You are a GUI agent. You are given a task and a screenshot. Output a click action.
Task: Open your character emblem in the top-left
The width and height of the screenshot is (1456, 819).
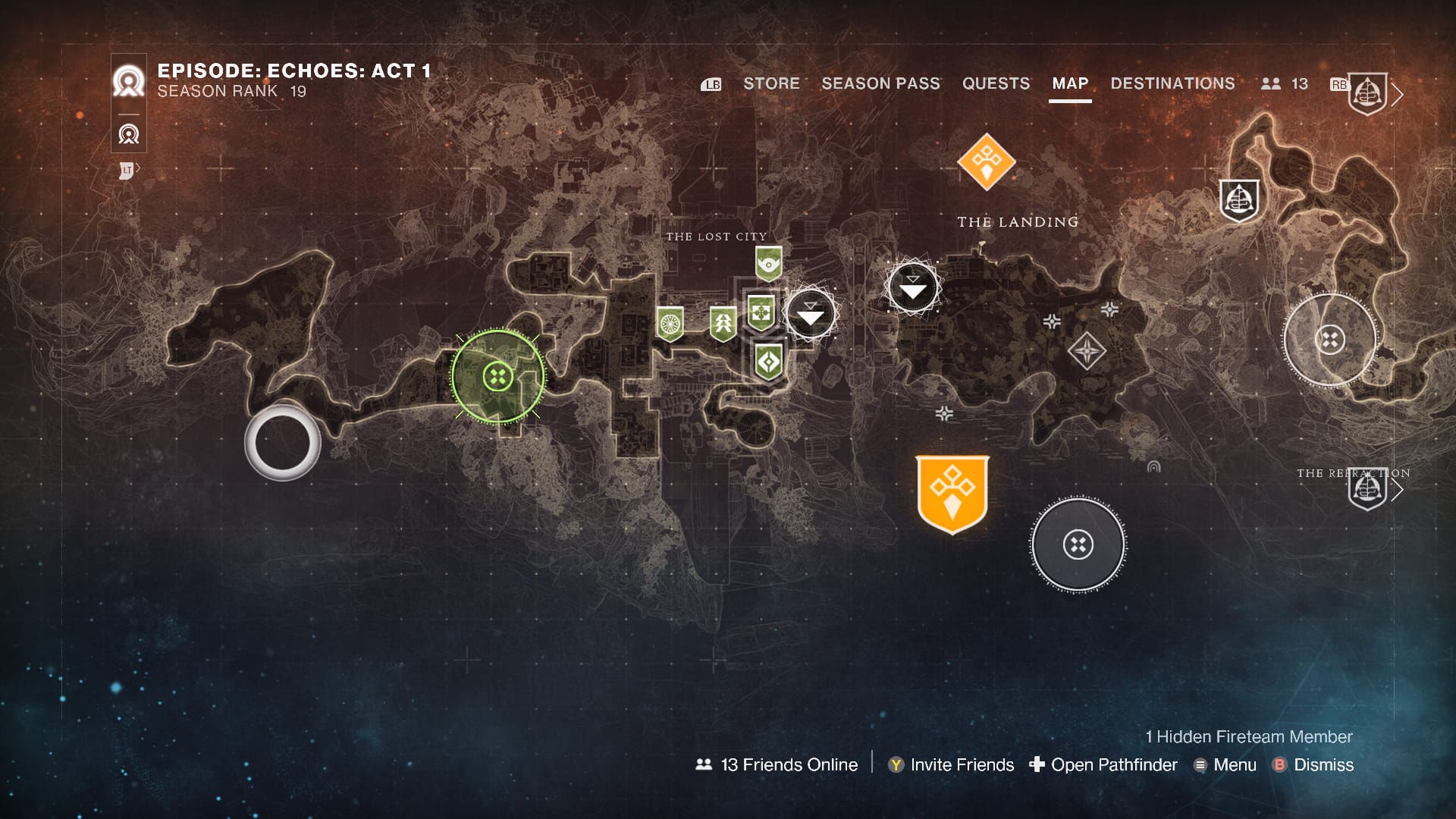pyautogui.click(x=129, y=81)
